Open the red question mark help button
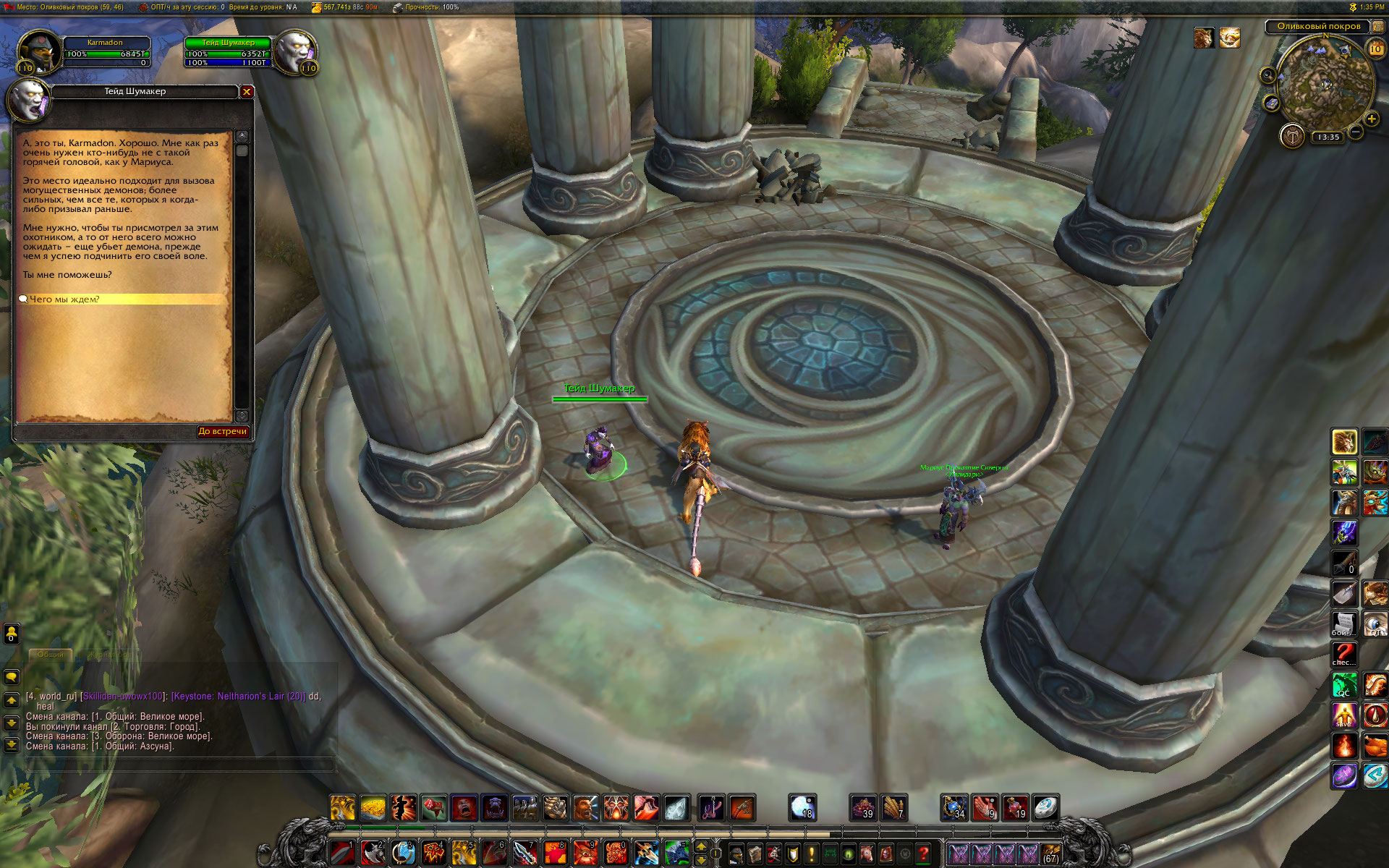The height and width of the screenshot is (868, 1389). pos(923,854)
